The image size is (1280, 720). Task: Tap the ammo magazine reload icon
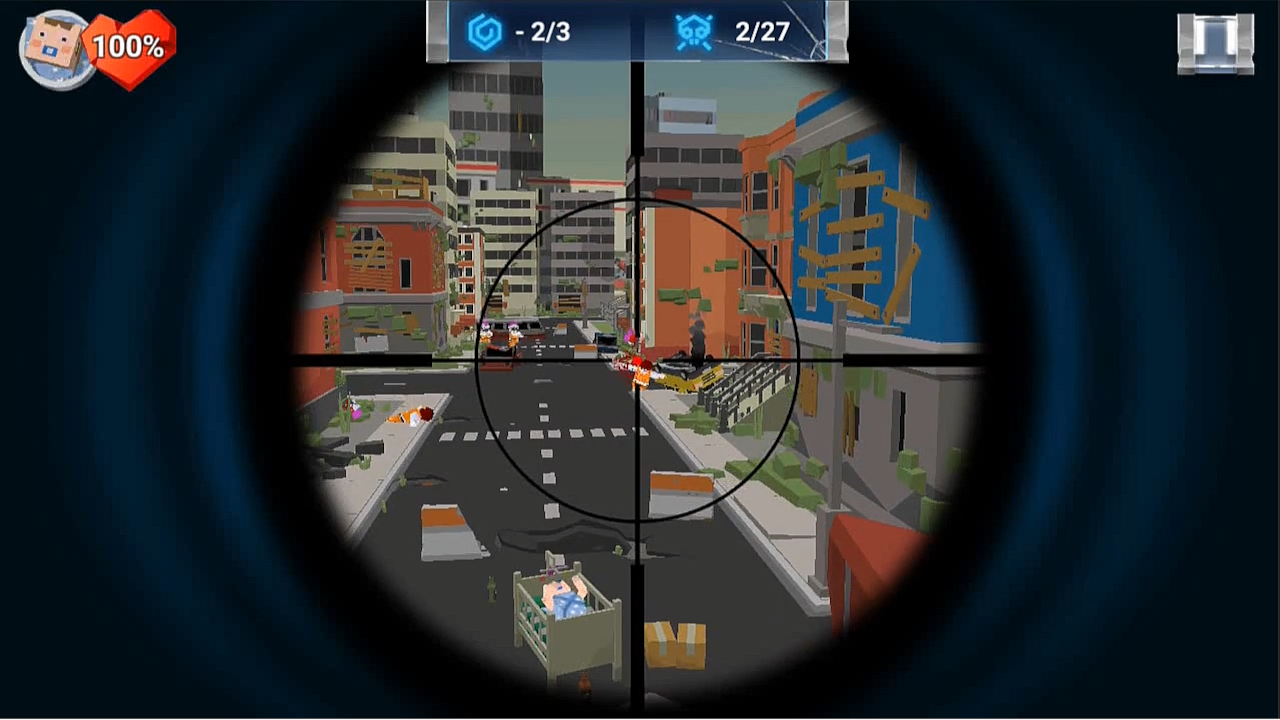click(x=1214, y=42)
